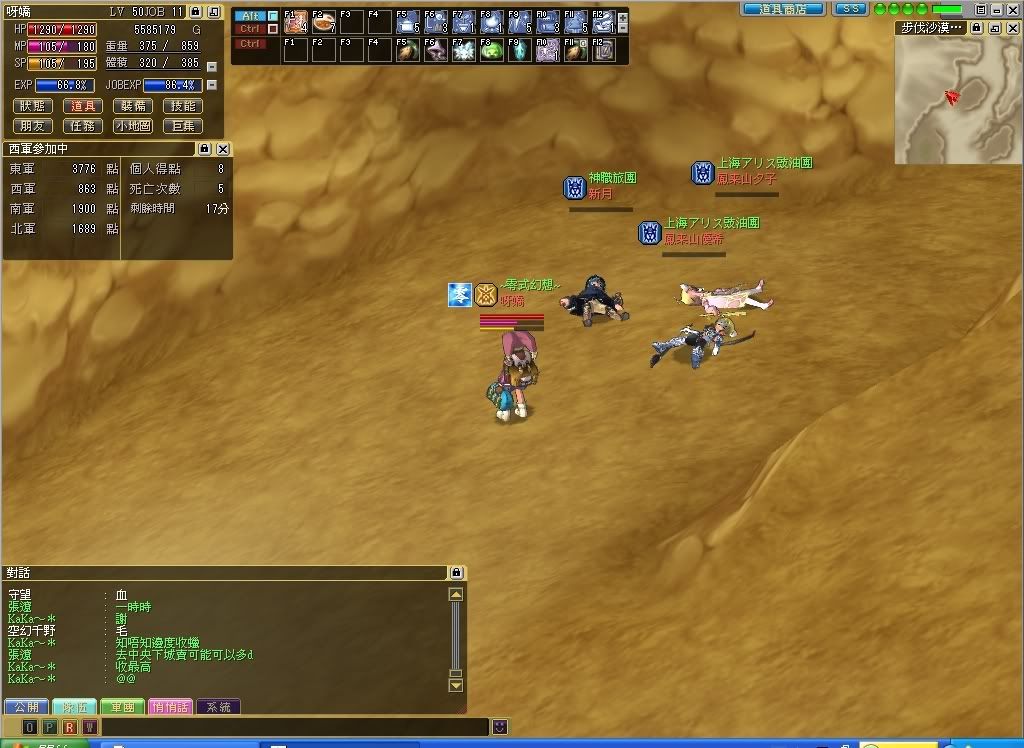Viewport: 1024px width, 748px height.
Task: Click on the desert minimap
Action: [957, 100]
